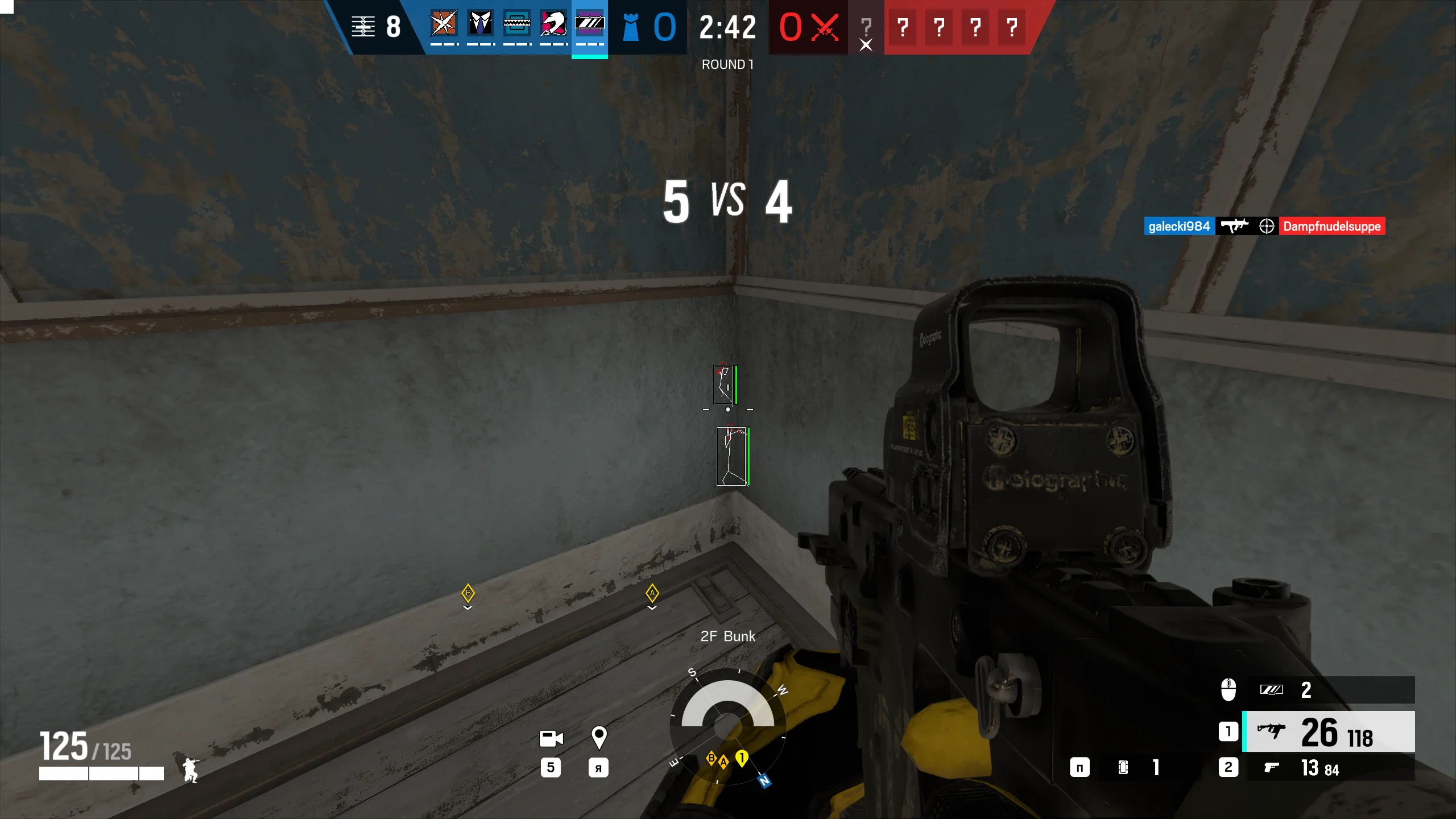Select Mozzie's pink helmet operator icon
The width and height of the screenshot is (1456, 819).
pyautogui.click(x=553, y=24)
